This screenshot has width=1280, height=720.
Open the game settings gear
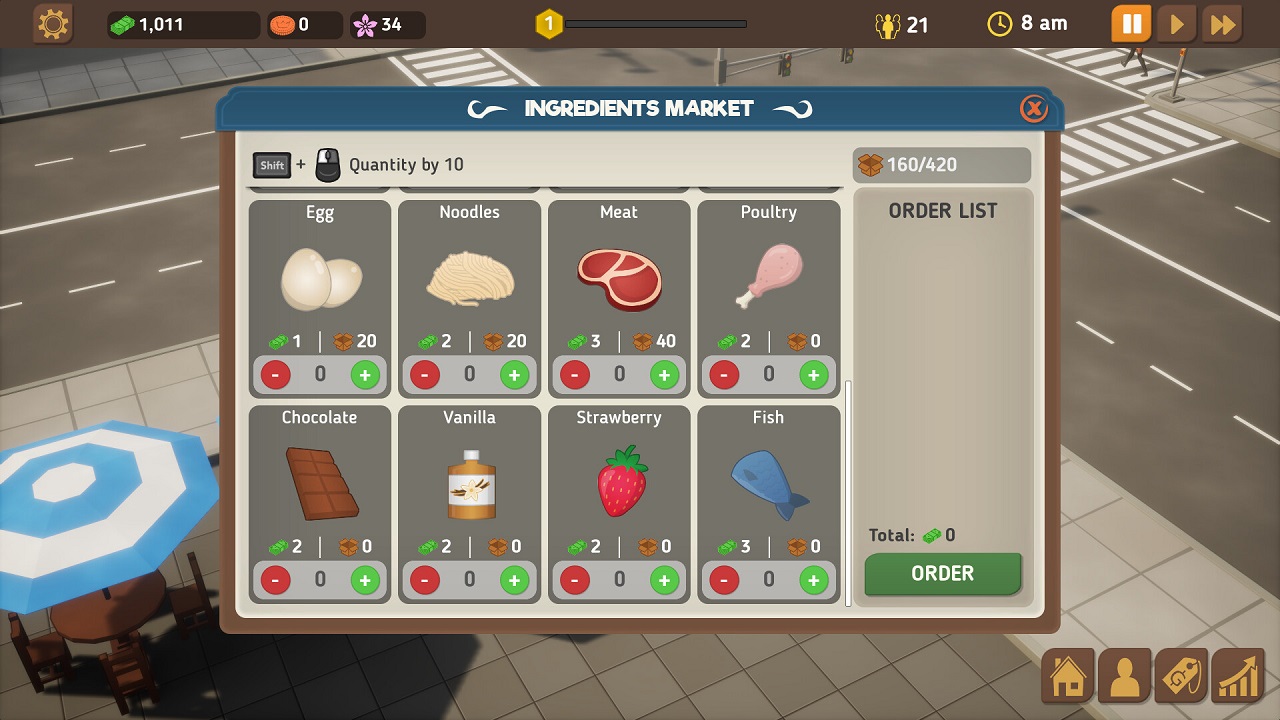coord(52,23)
